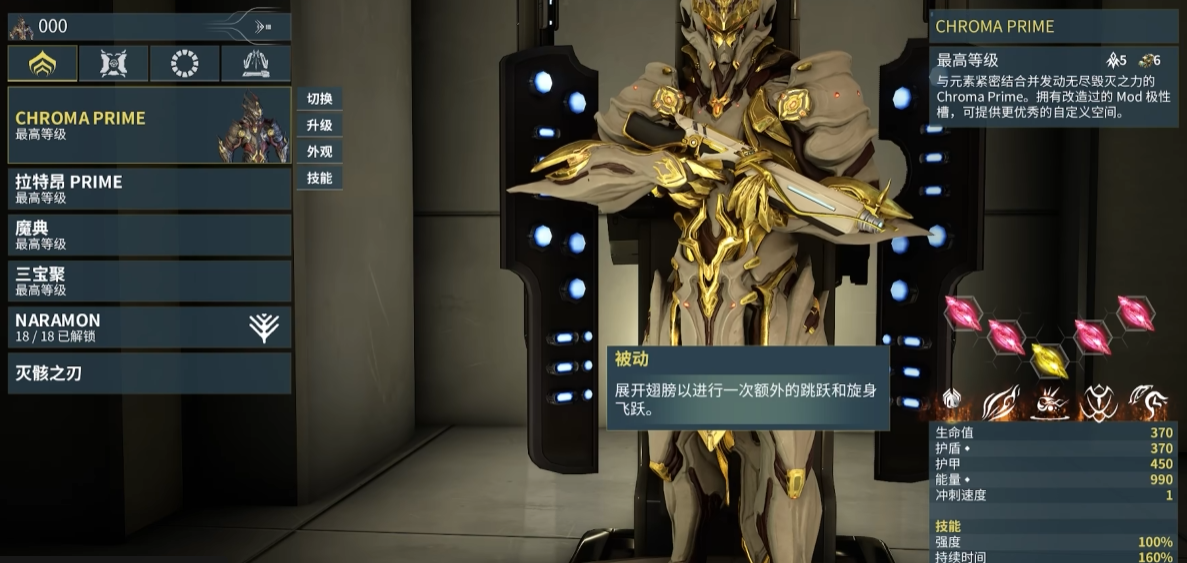Show the 技能 (abilities) panel
The image size is (1187, 563).
[320, 178]
